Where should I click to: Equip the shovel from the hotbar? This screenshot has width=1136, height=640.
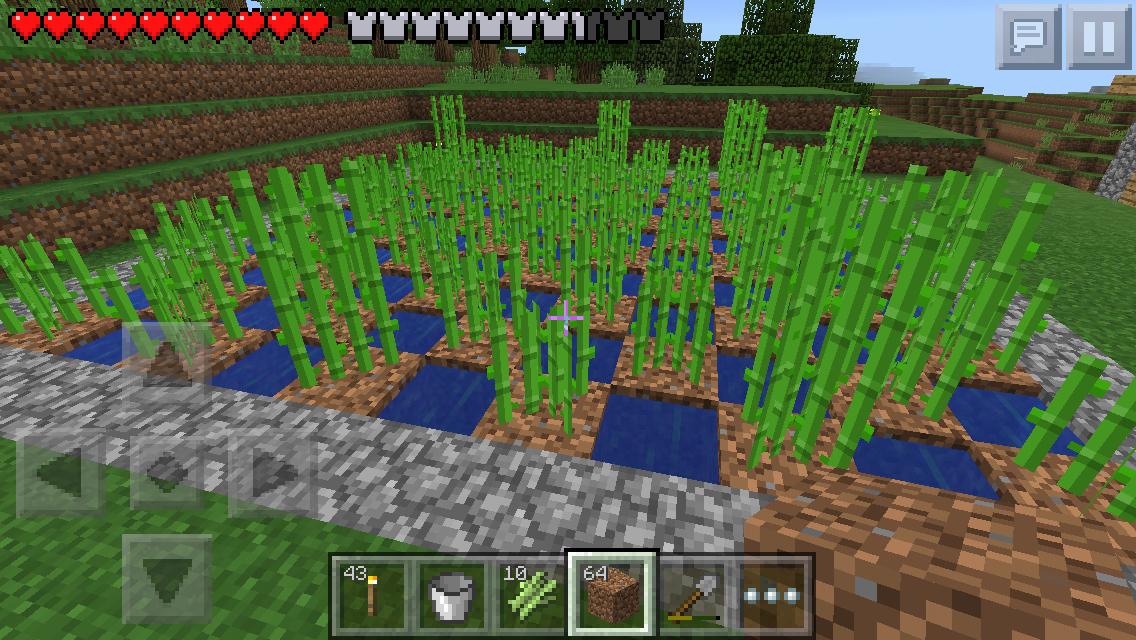click(692, 594)
